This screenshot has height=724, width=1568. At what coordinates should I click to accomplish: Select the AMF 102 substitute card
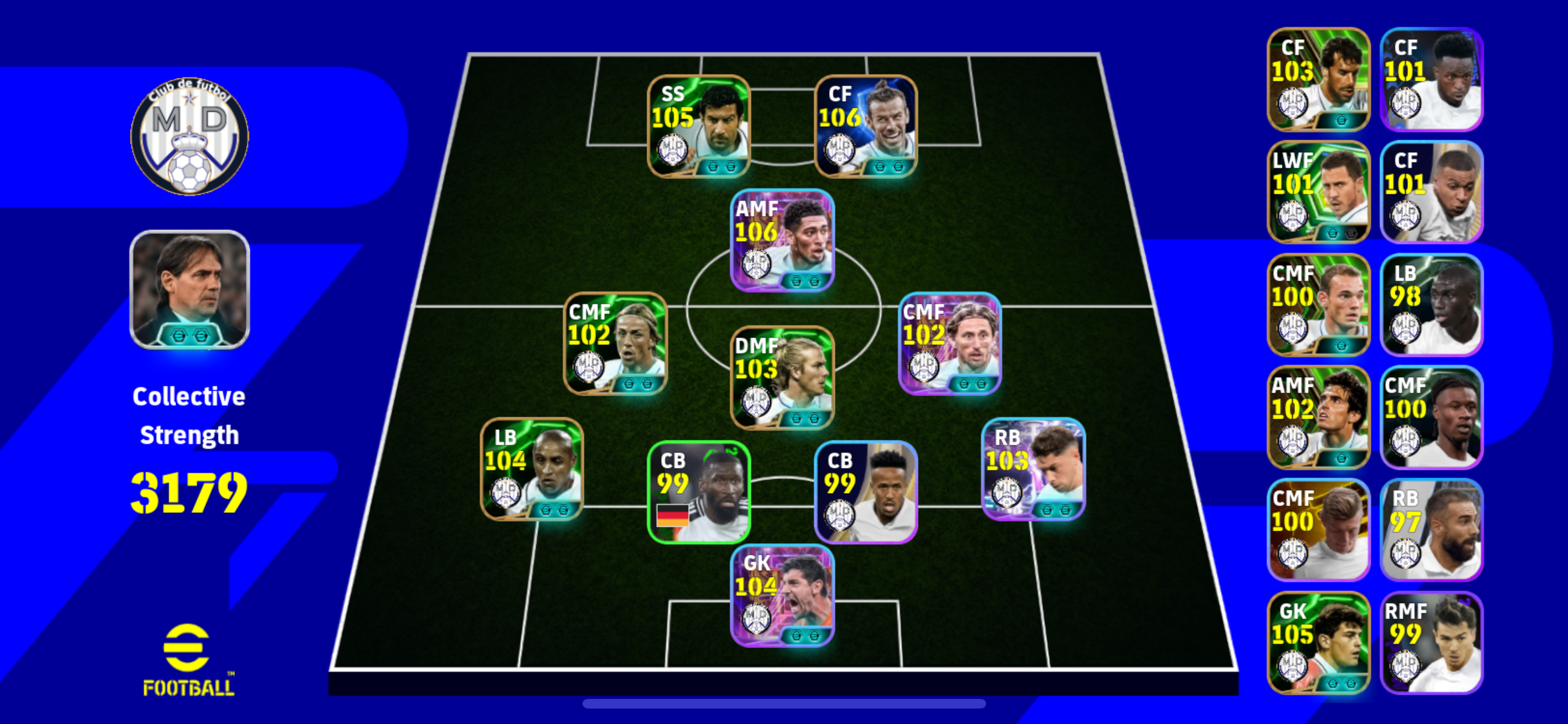pos(1318,418)
